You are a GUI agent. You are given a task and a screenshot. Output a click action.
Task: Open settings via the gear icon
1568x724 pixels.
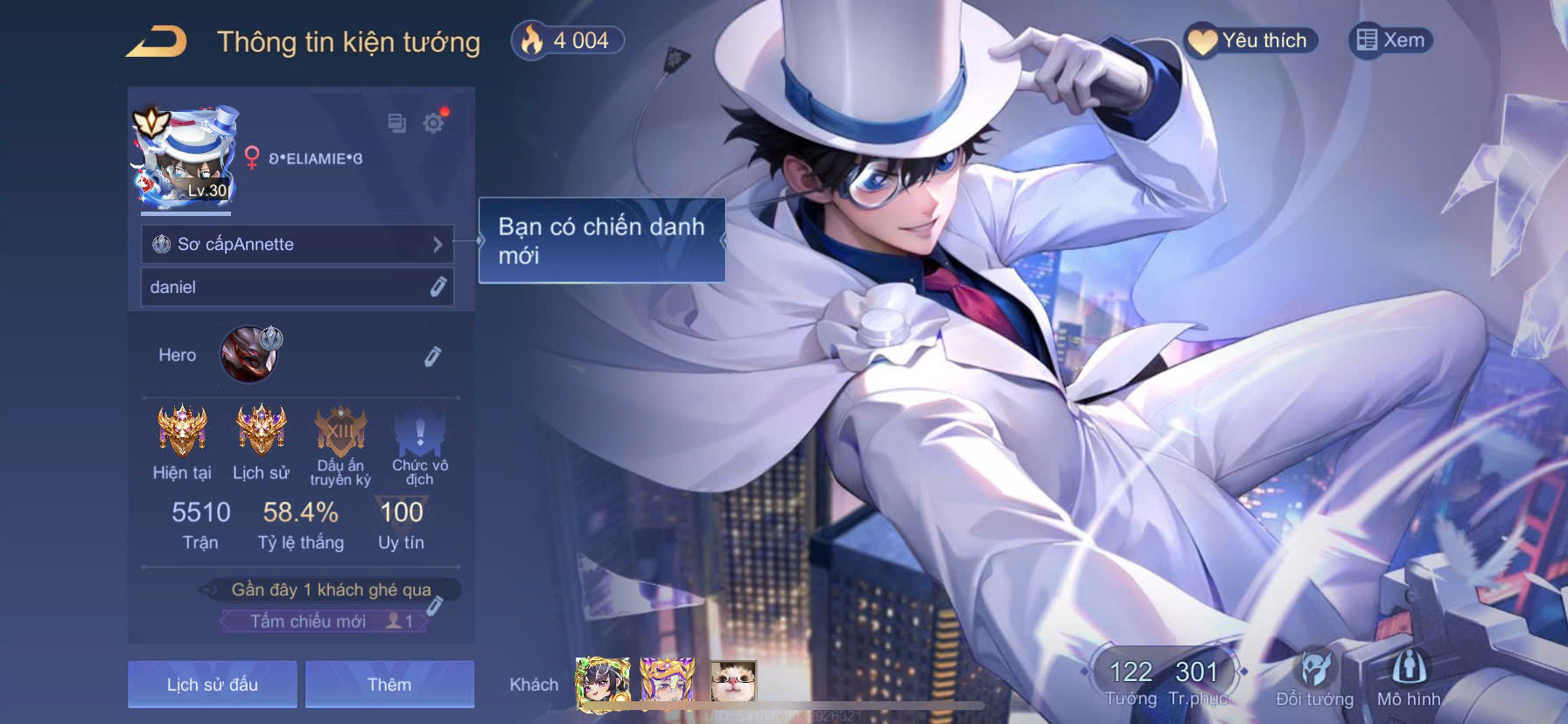[x=433, y=124]
